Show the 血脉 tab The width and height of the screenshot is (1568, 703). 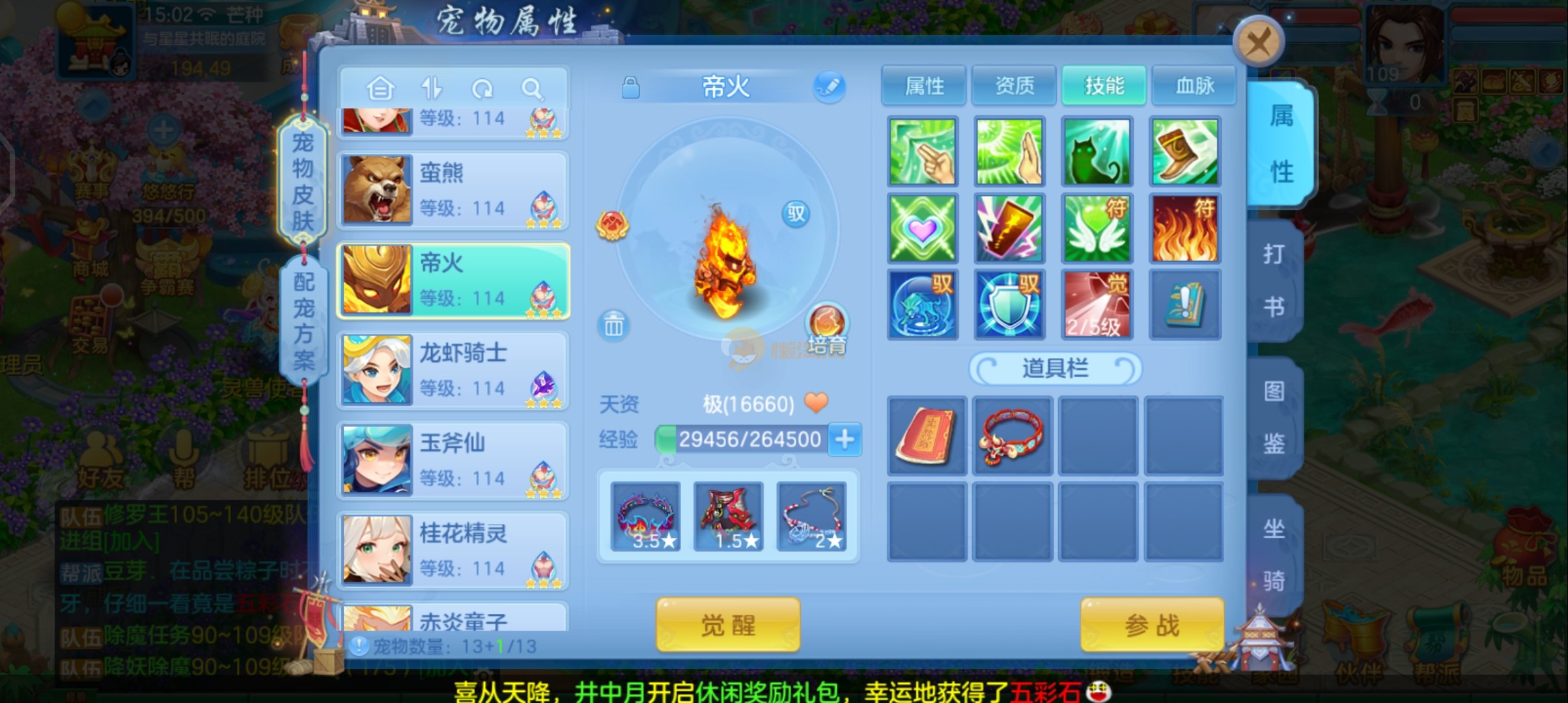point(1194,85)
